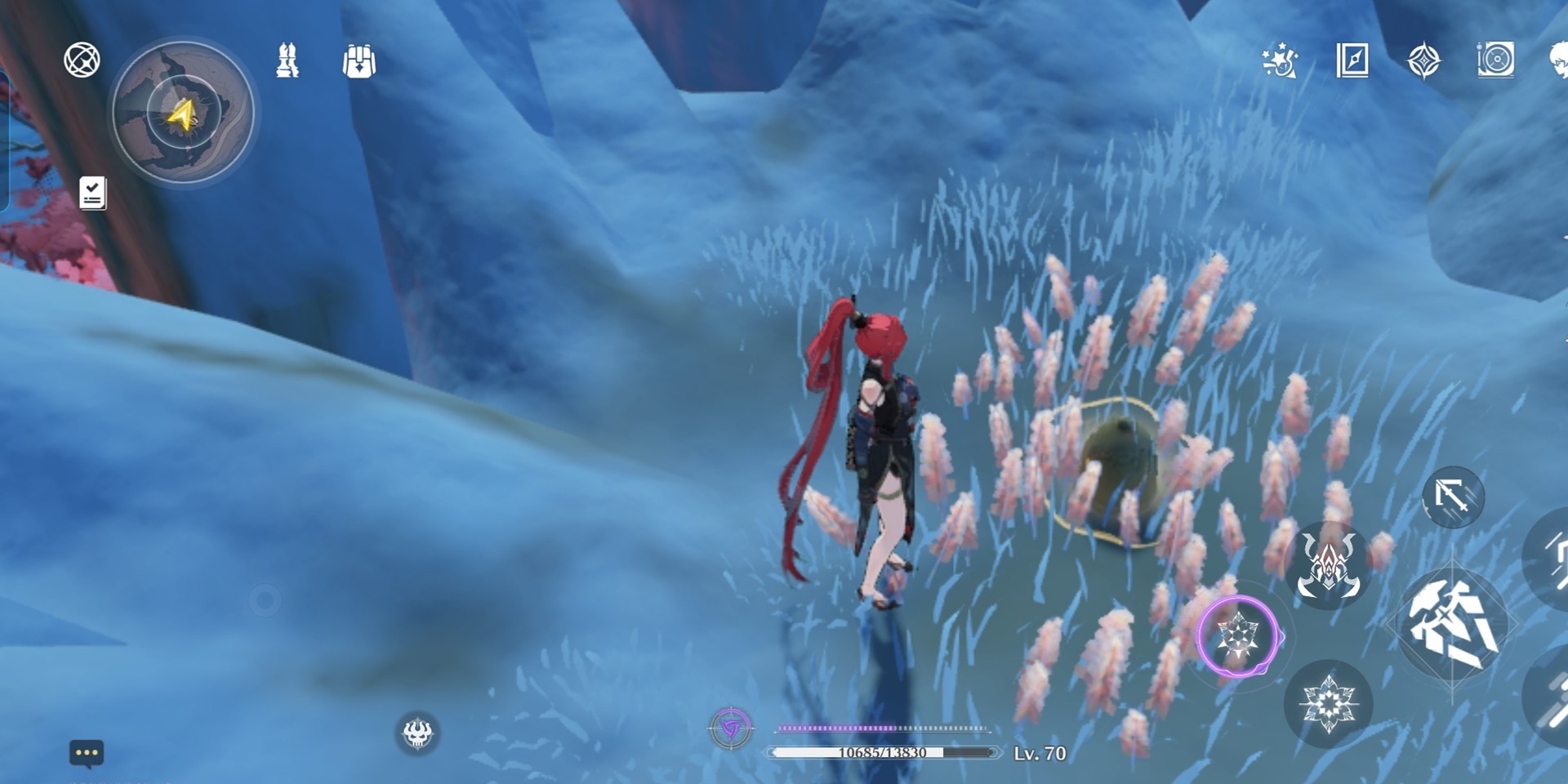Open the chat speech bubble

point(87,752)
